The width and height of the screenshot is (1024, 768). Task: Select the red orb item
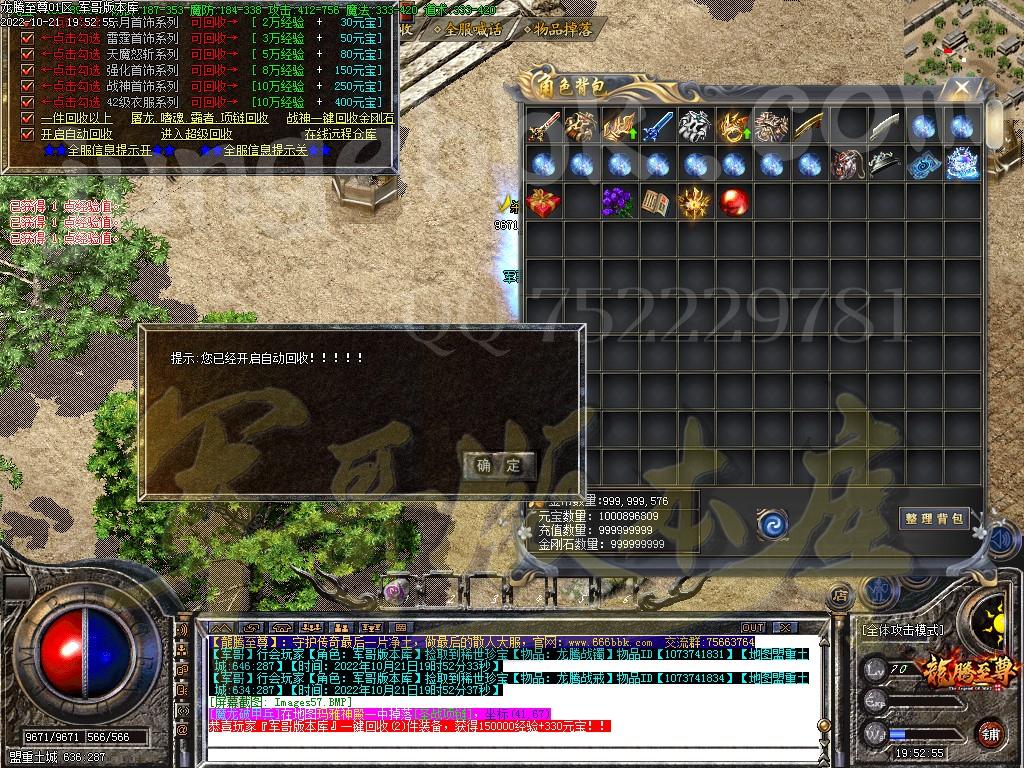point(734,201)
